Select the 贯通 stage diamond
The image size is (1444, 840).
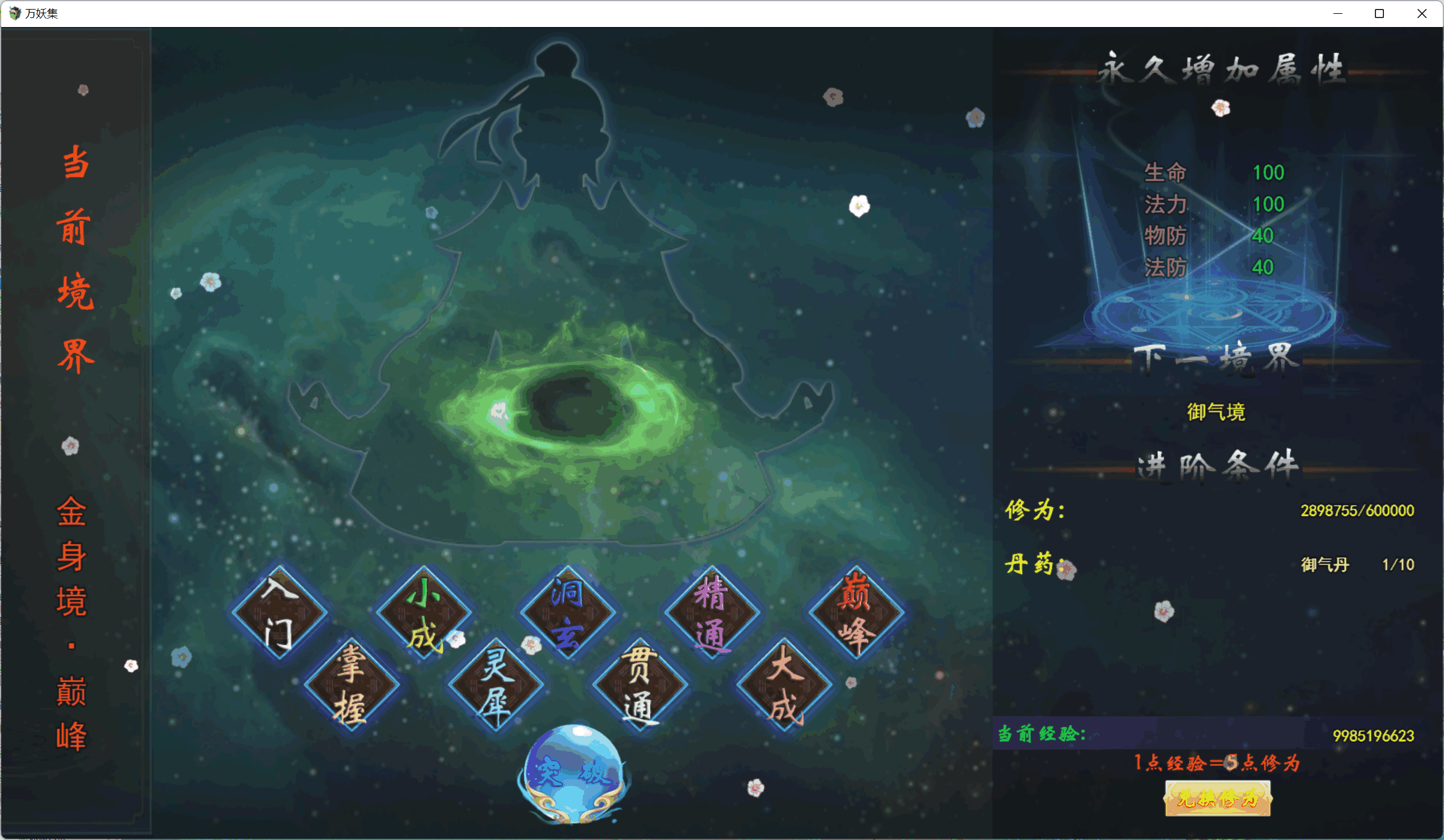tap(640, 684)
